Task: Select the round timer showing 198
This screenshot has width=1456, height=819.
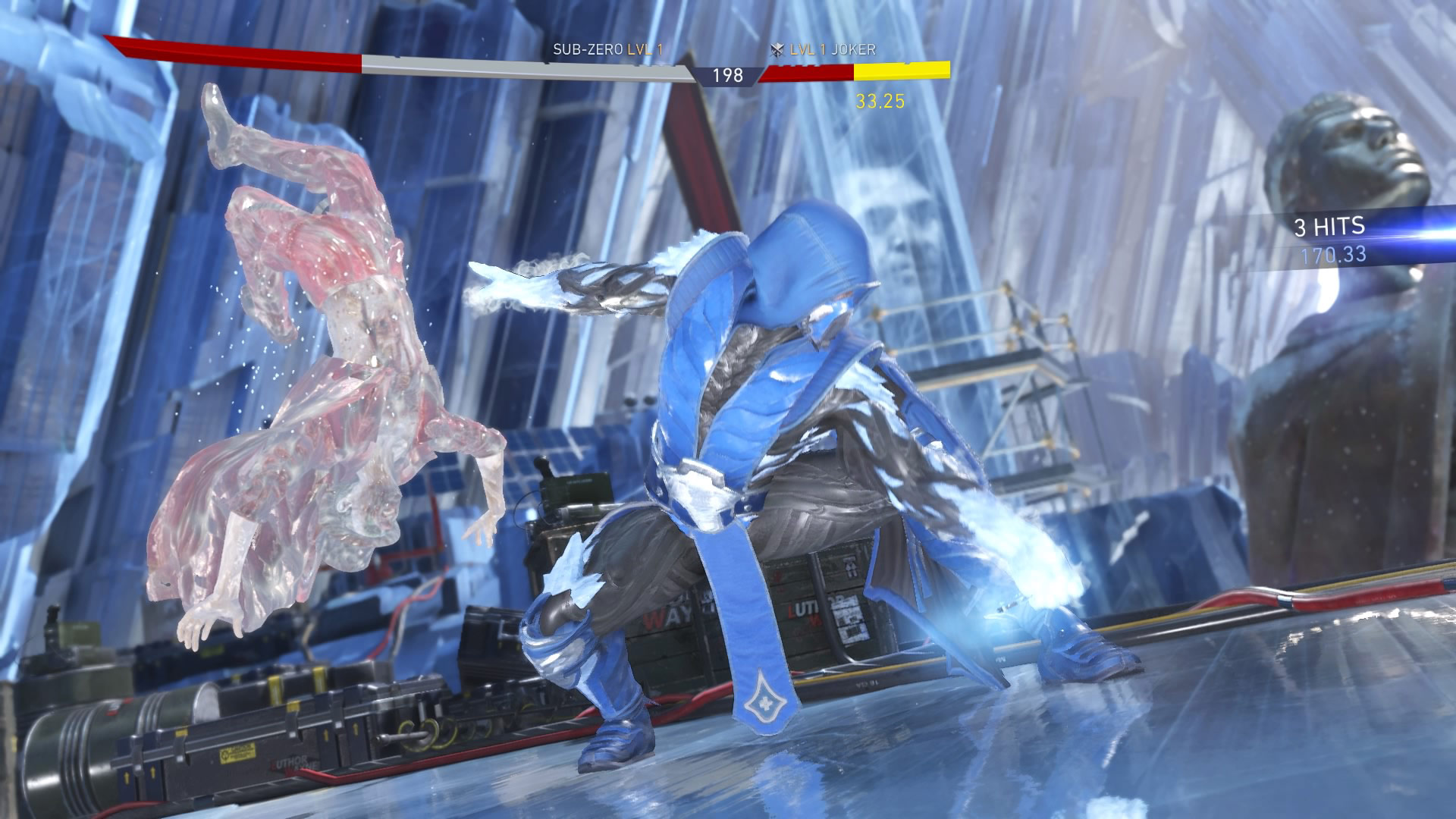Action: [726, 76]
